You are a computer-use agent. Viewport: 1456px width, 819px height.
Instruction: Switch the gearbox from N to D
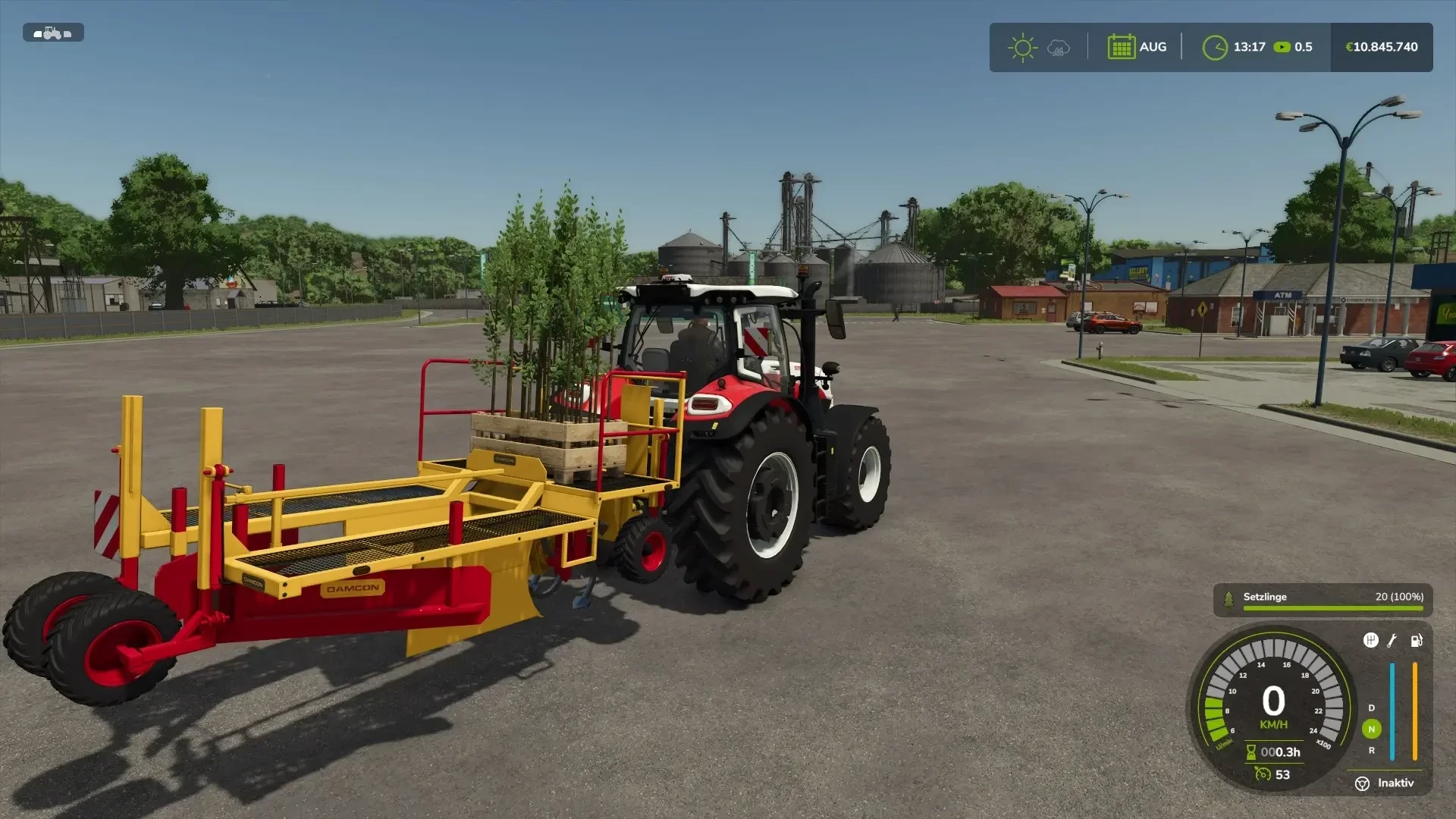coord(1370,708)
